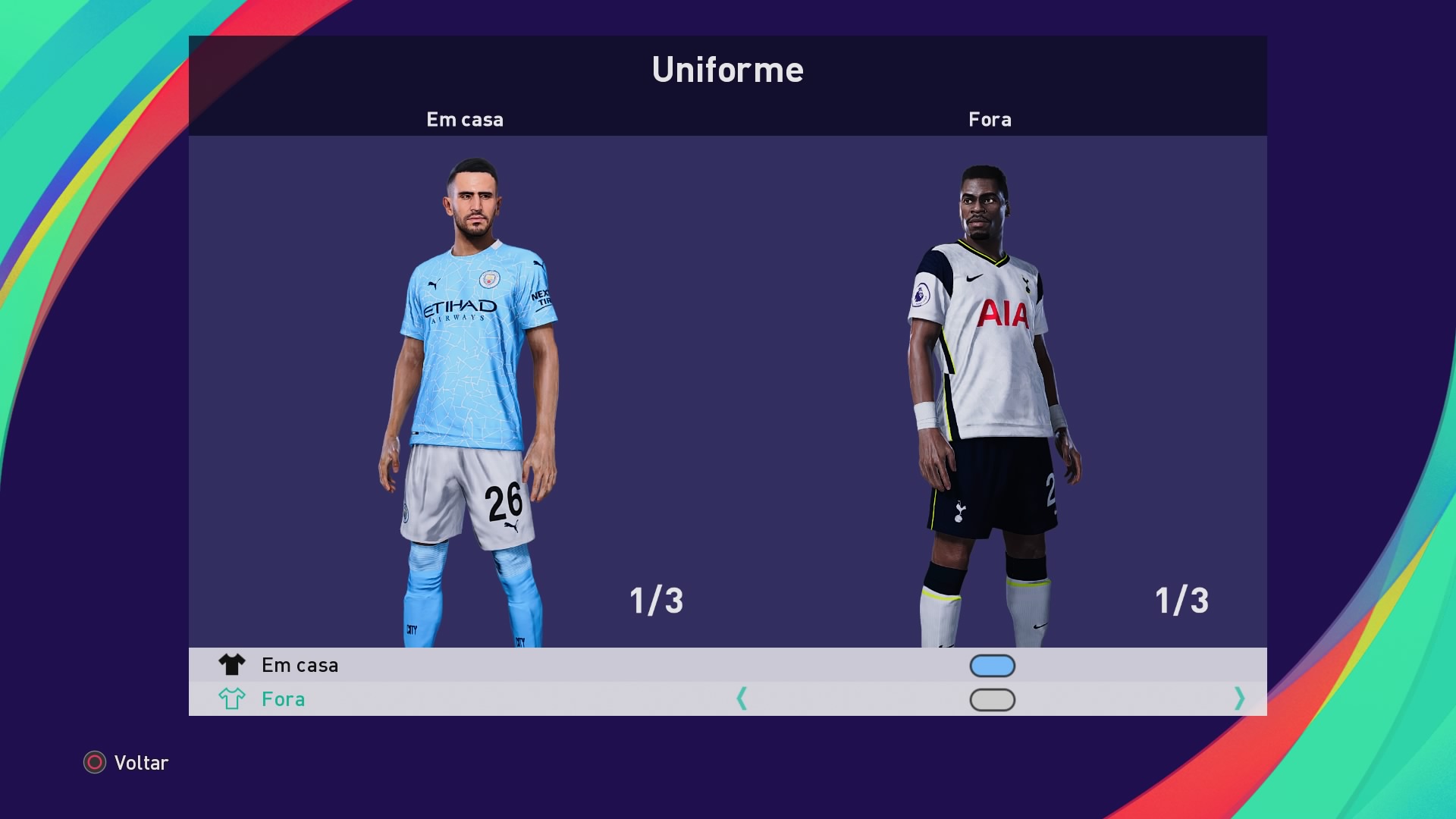Select the Em casa column header

pyautogui.click(x=465, y=119)
